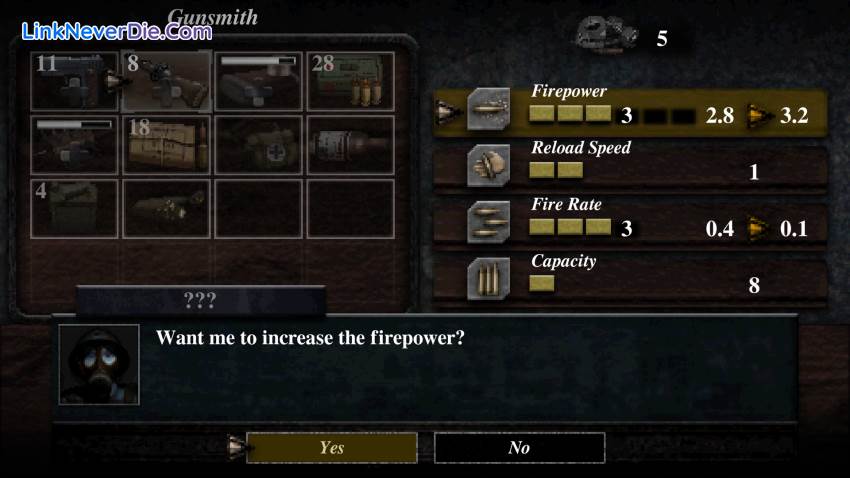
Task: Choose the grenade item slot
Action: [350, 145]
